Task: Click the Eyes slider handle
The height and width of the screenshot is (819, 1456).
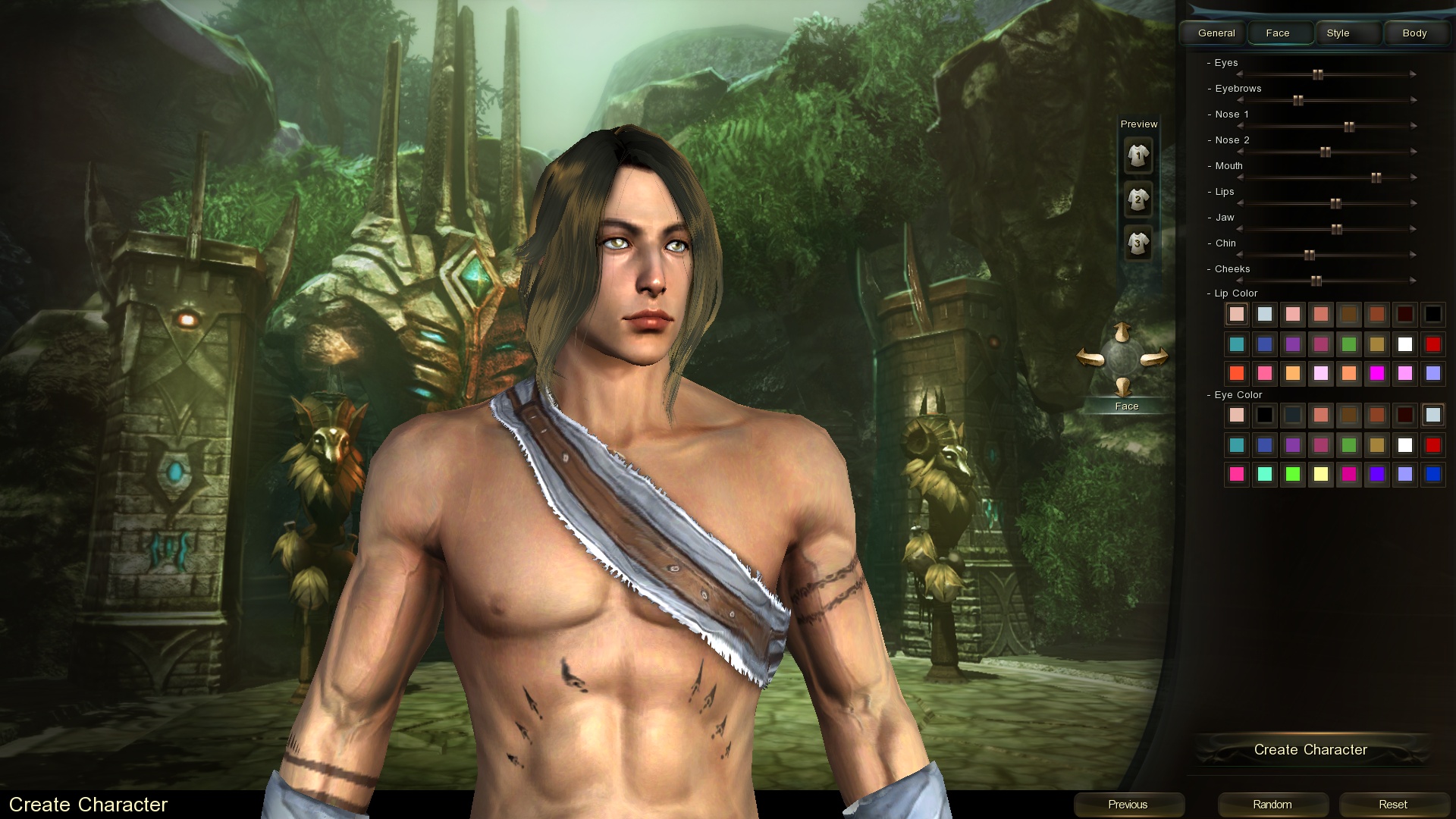Action: pos(1318,74)
